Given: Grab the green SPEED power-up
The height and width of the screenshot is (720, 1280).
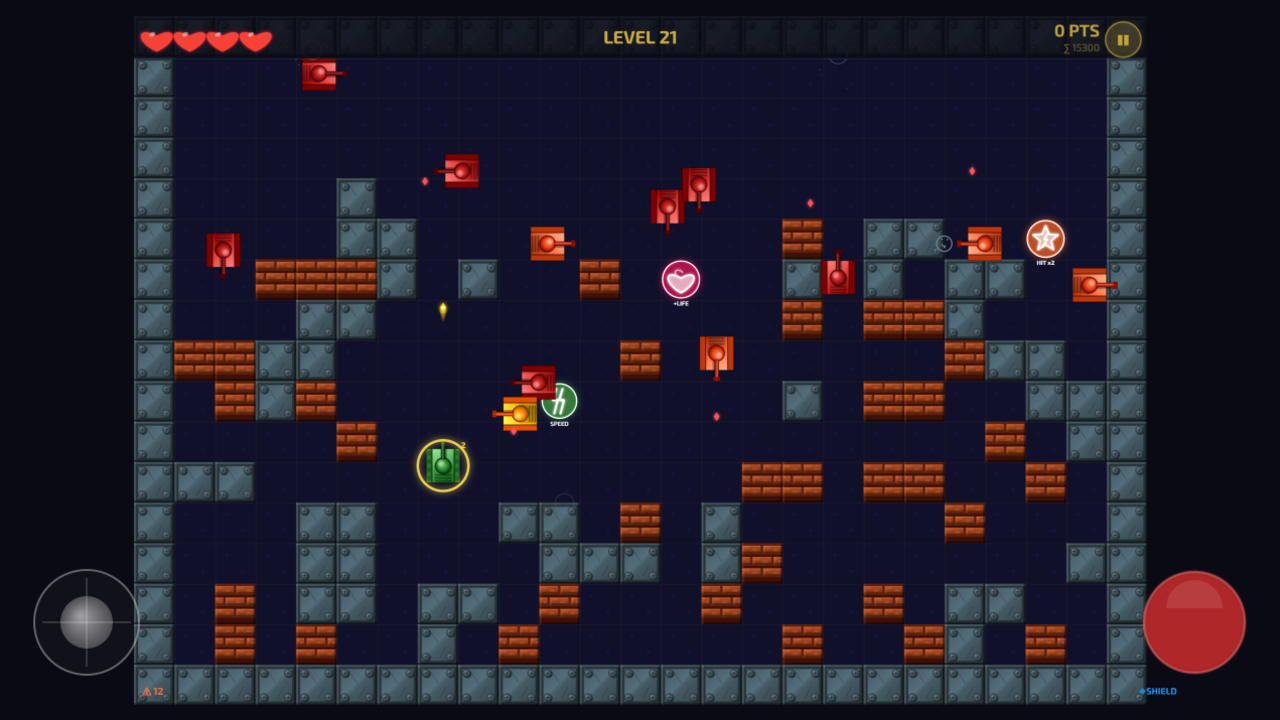Looking at the screenshot, I should point(559,403).
